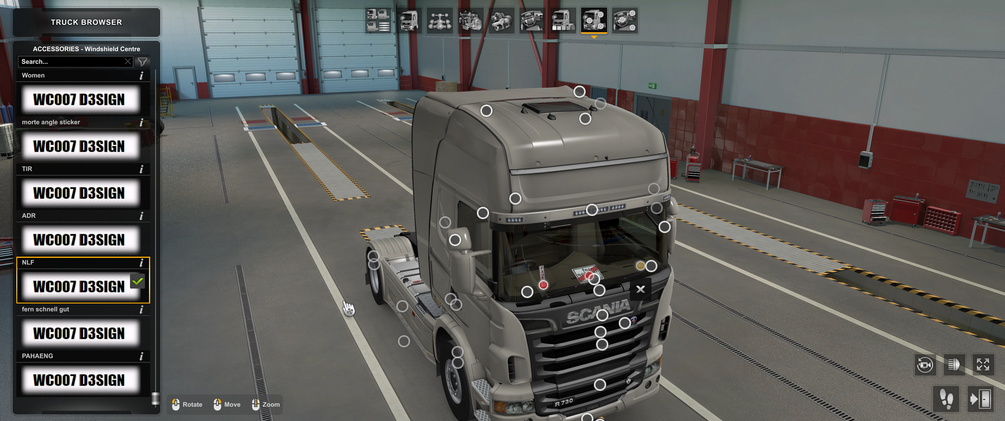Select the TIR windshield accessory
Screen dimensions: 1005x421
pos(79,193)
